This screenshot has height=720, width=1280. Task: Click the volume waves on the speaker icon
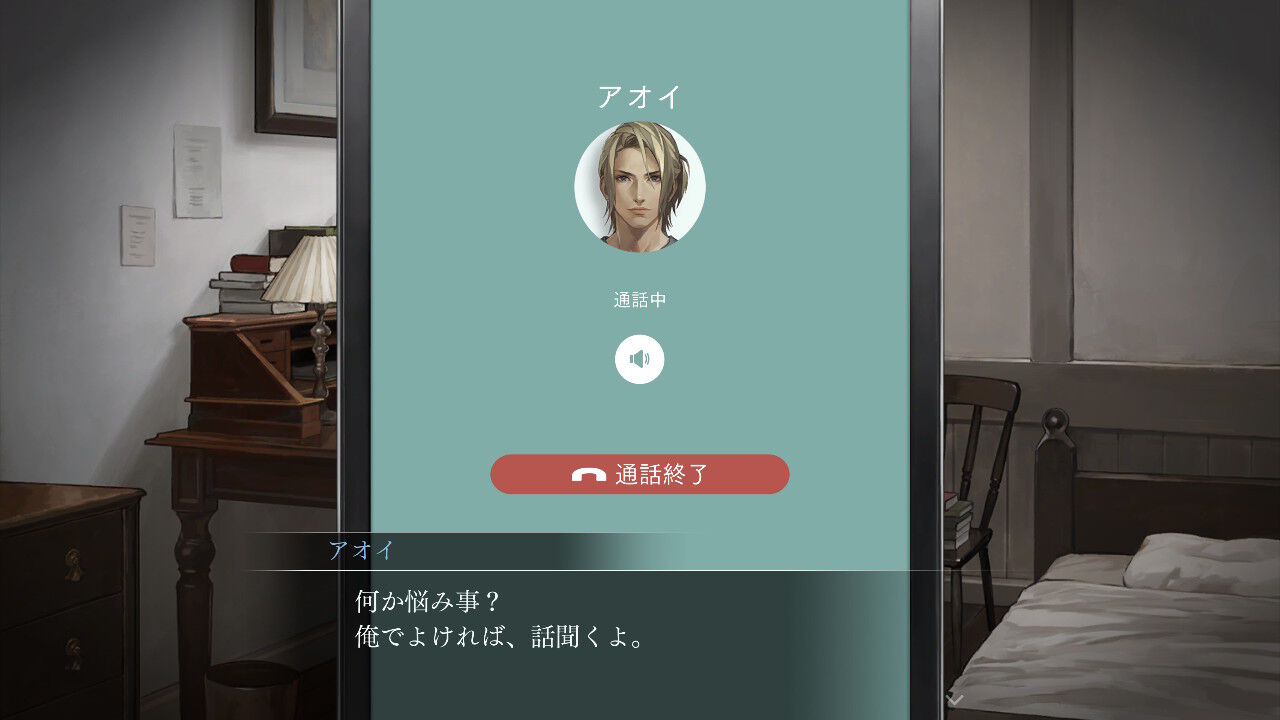[646, 358]
